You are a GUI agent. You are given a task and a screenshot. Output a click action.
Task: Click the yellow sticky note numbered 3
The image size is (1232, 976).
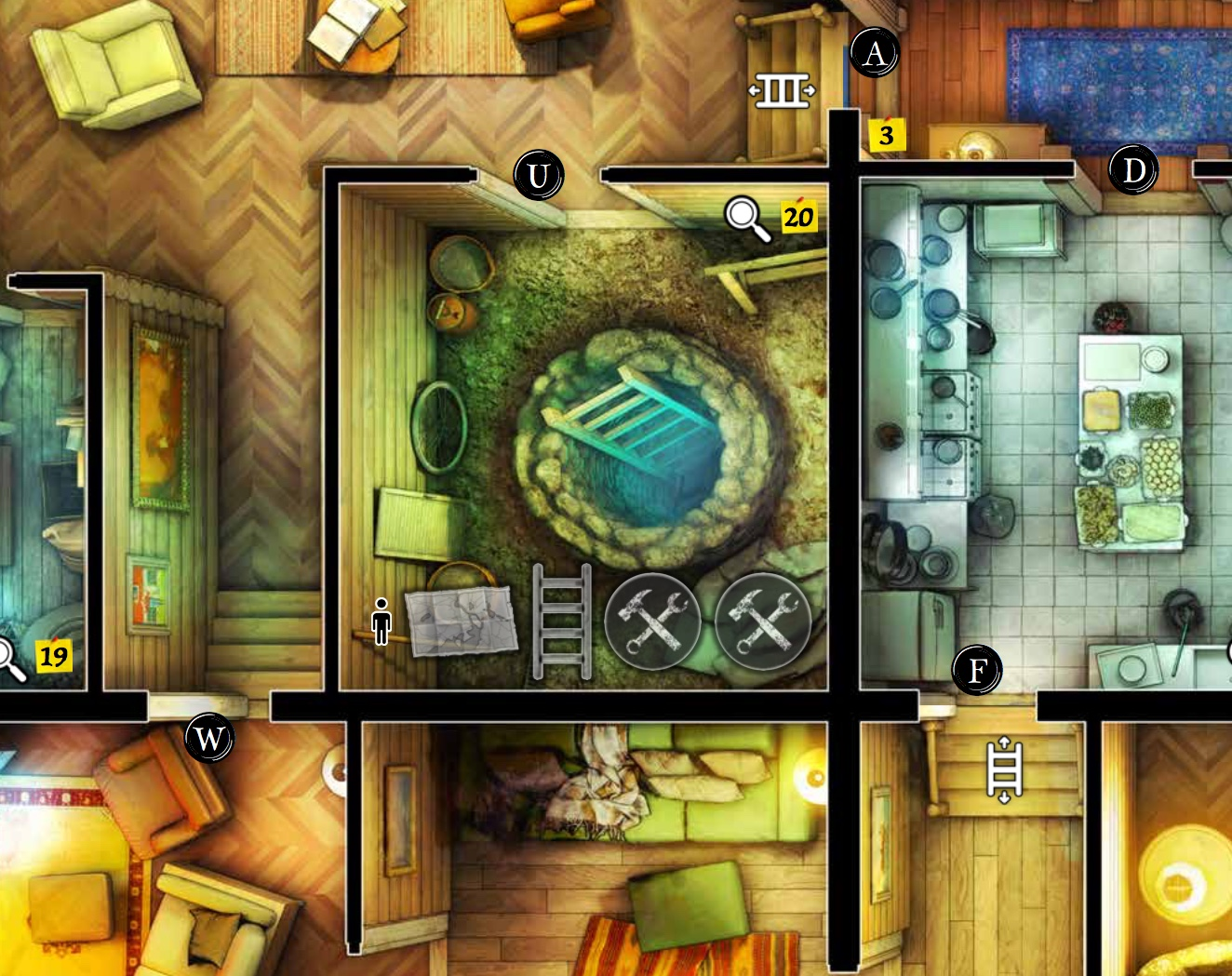885,133
